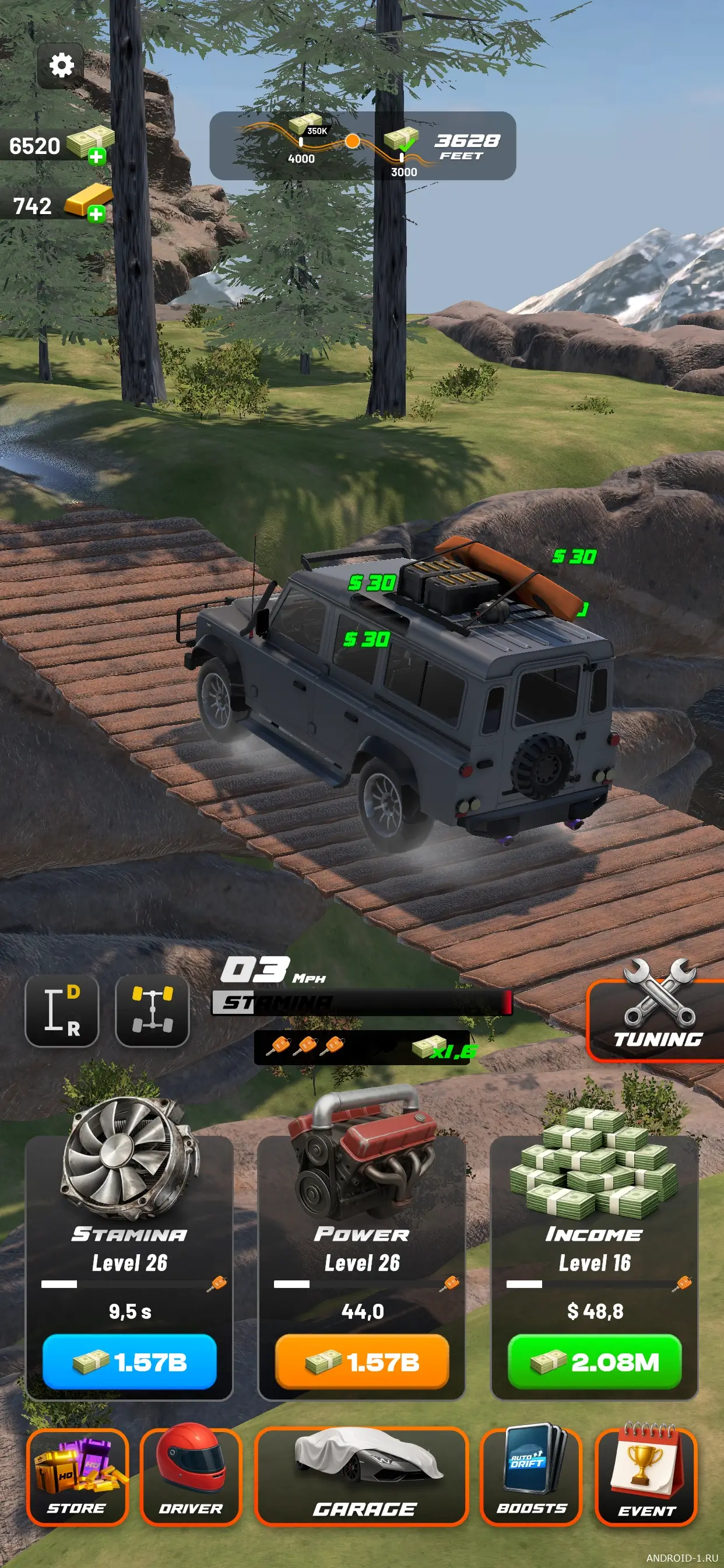Screen dimensions: 724x1568
Task: Show the Boosts cards
Action: coord(531,1475)
